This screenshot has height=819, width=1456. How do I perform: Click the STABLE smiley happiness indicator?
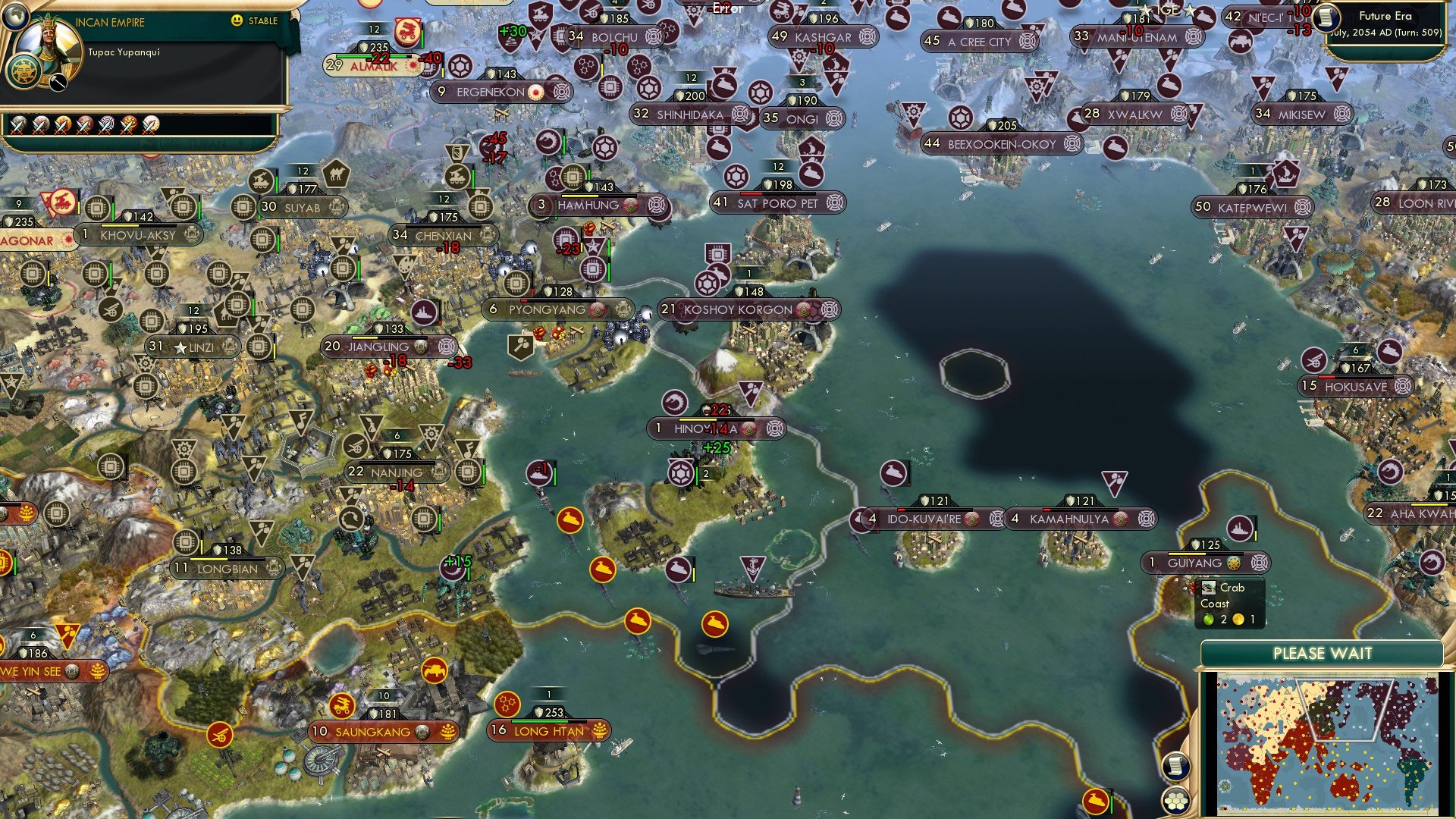237,22
